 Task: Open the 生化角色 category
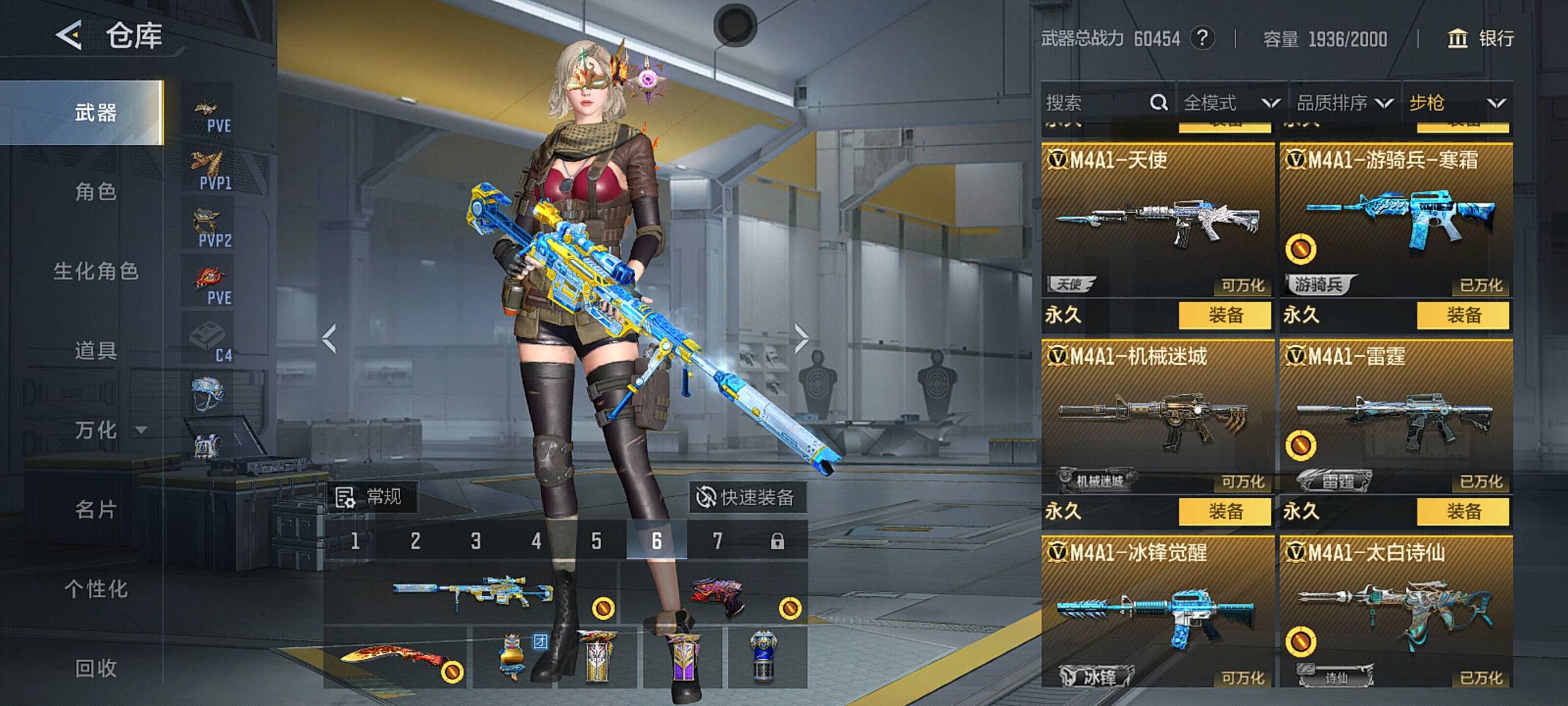click(95, 271)
